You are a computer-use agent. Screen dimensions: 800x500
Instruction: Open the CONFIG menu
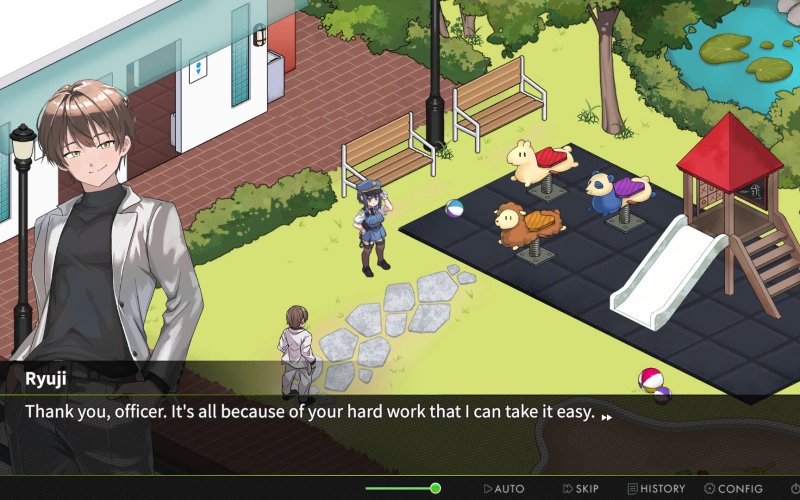pyautogui.click(x=733, y=488)
